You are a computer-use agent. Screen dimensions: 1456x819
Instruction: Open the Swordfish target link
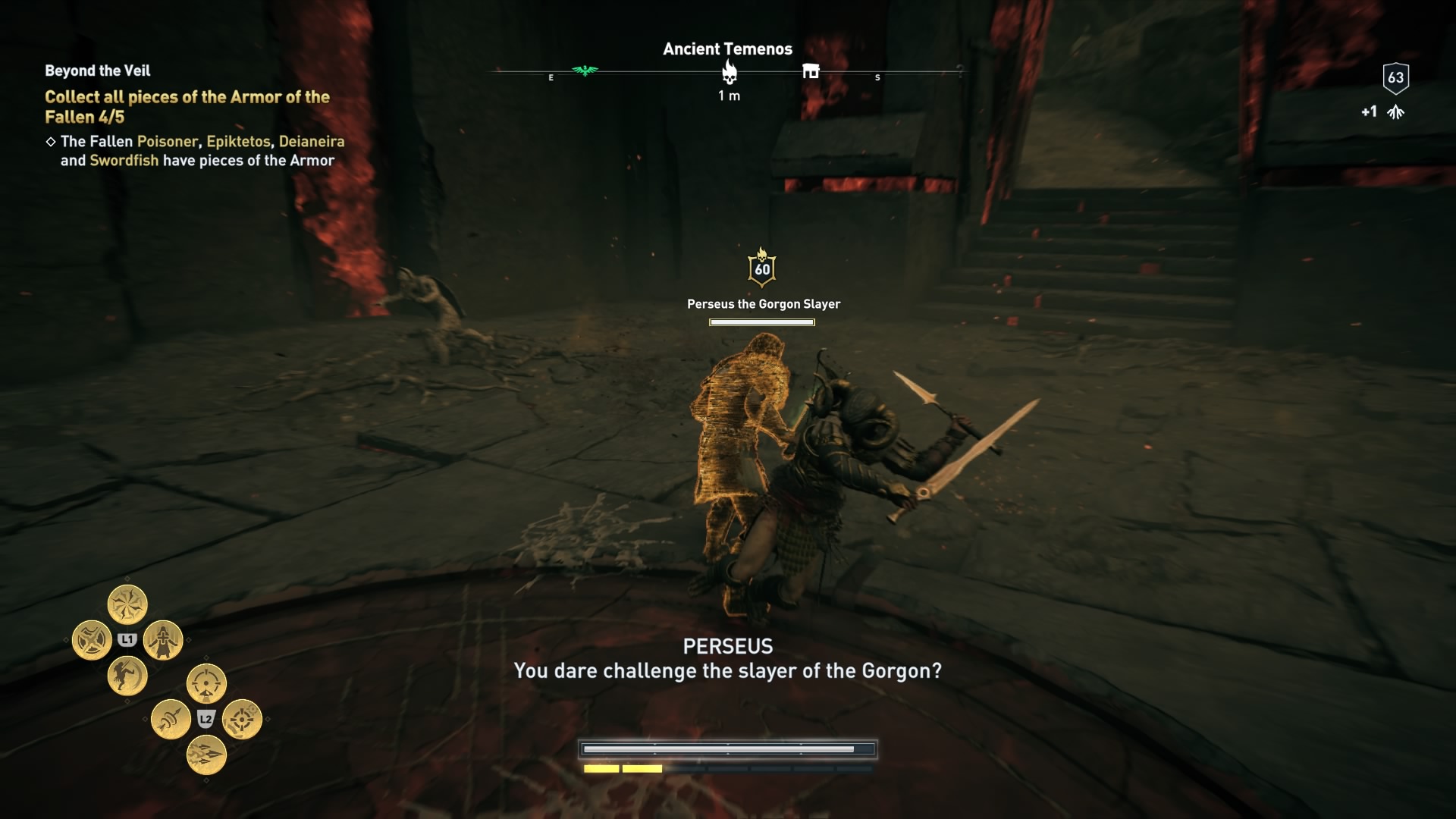point(124,160)
